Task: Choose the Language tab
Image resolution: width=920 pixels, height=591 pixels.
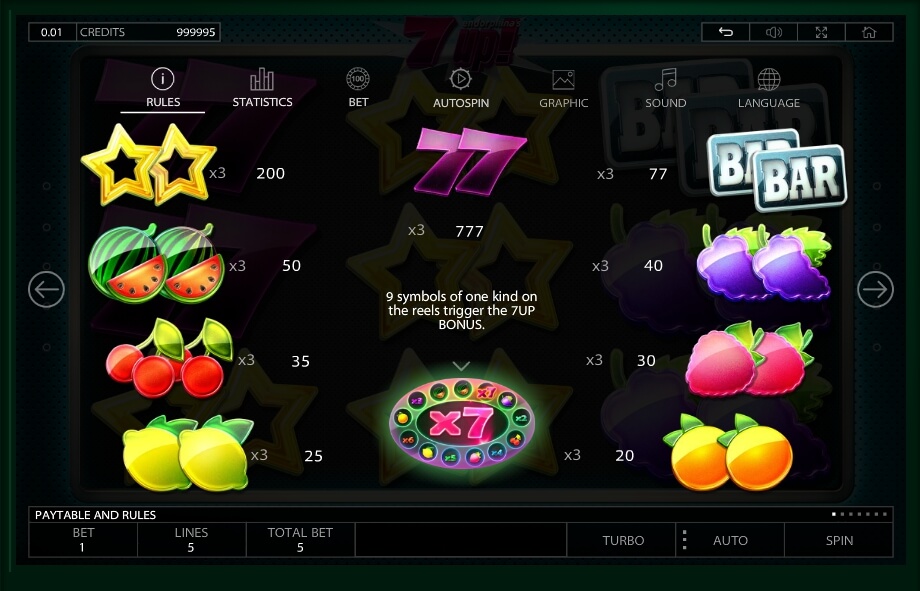Action: [768, 88]
